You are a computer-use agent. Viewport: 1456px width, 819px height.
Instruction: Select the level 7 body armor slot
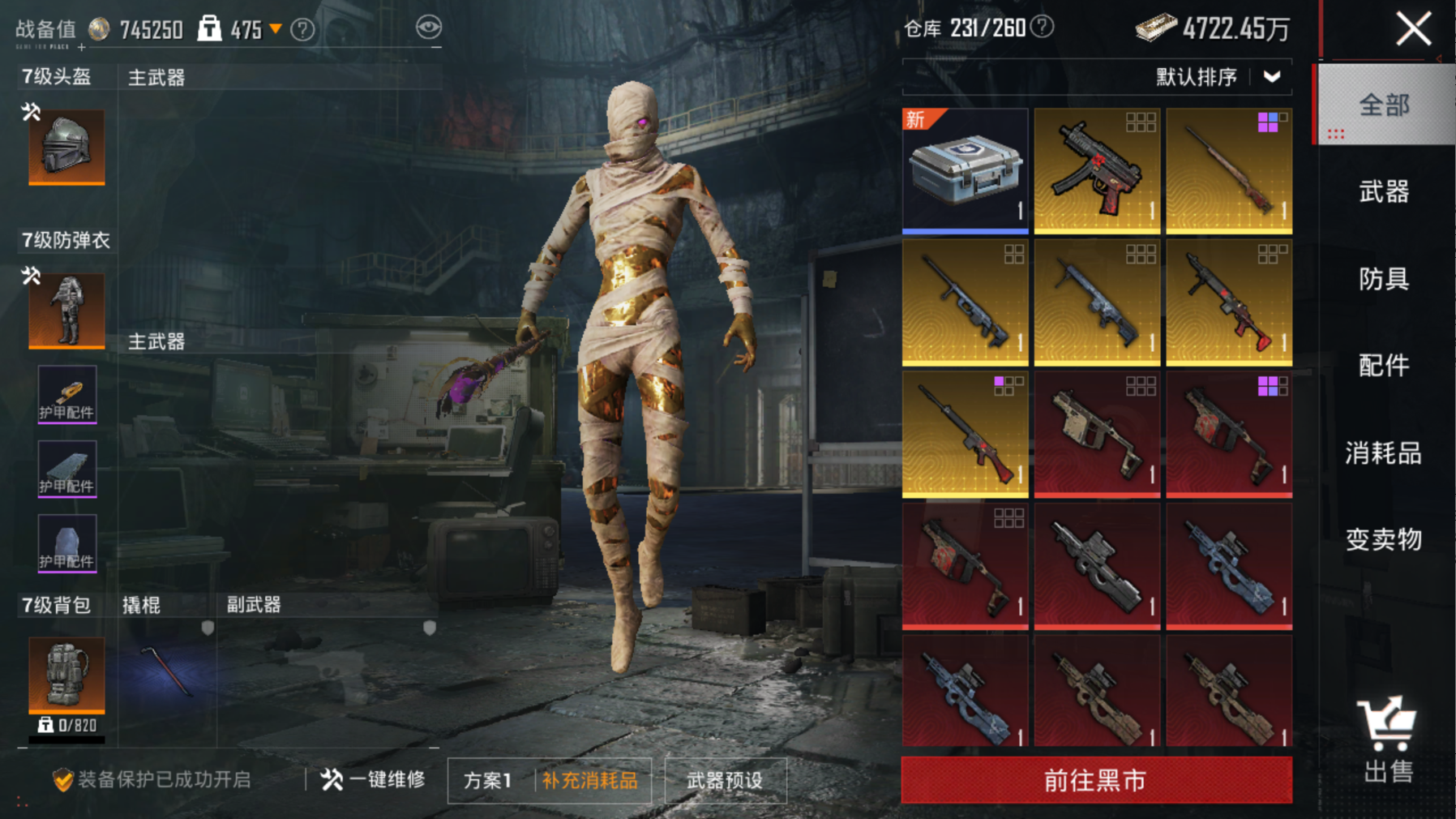(66, 311)
